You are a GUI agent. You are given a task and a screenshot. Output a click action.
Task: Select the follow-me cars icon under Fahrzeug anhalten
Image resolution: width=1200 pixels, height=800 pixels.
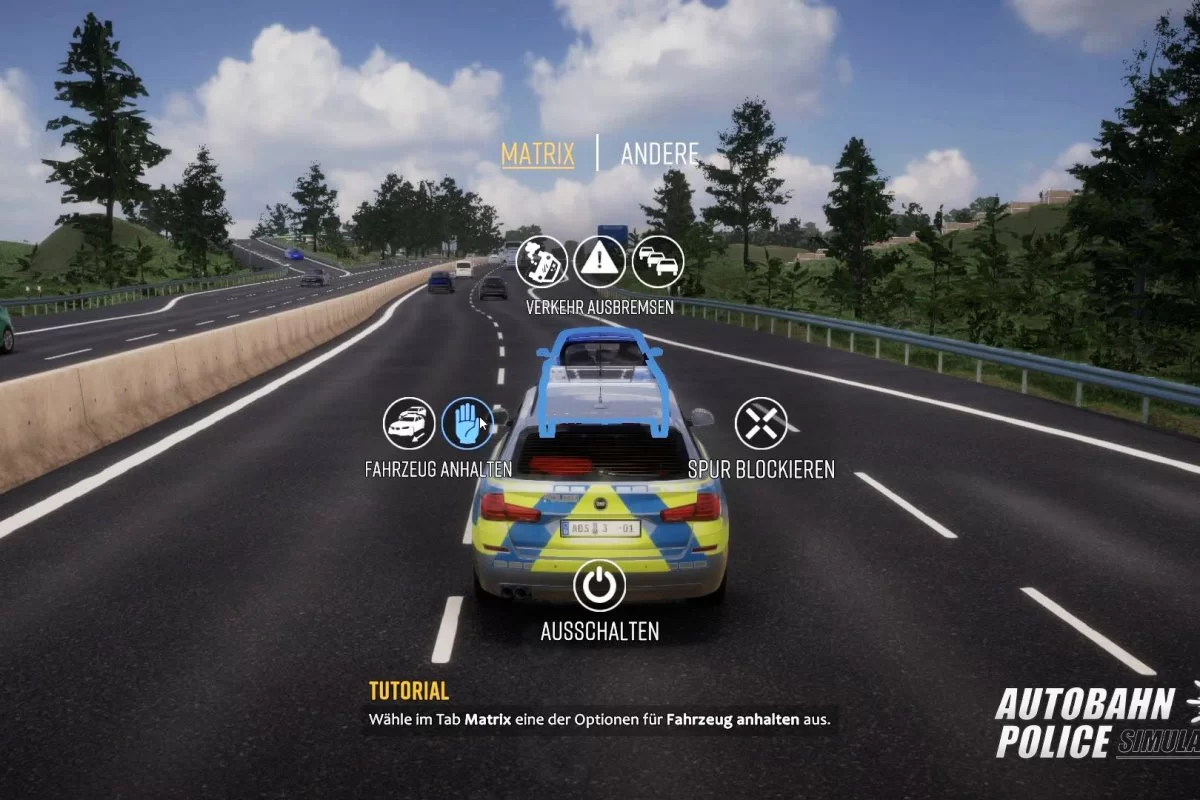point(409,424)
